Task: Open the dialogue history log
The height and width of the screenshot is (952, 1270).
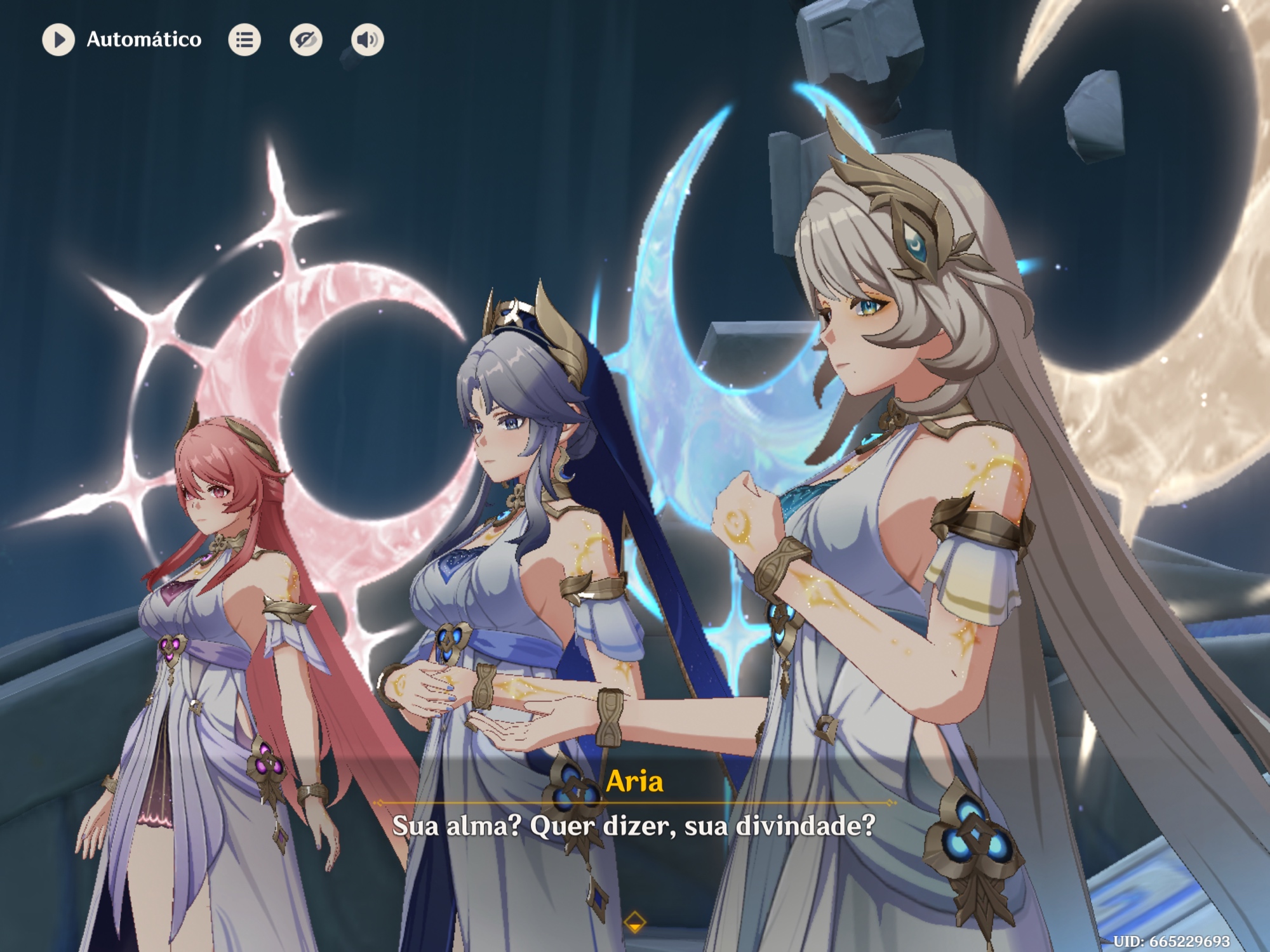Action: click(244, 40)
